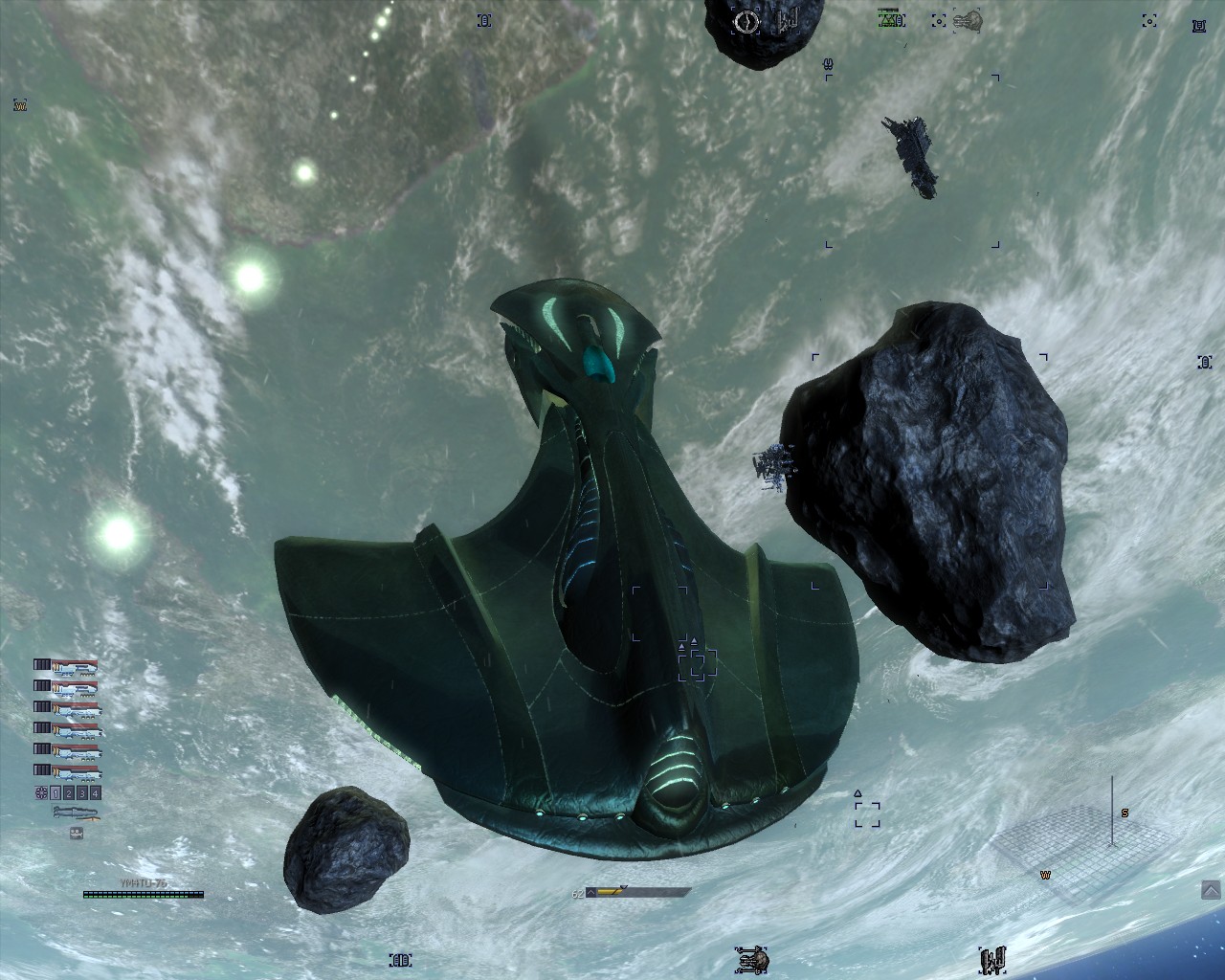1225x980 pixels.
Task: Click the crosshair targeting icon beside weapon groups
Action: [x=41, y=793]
